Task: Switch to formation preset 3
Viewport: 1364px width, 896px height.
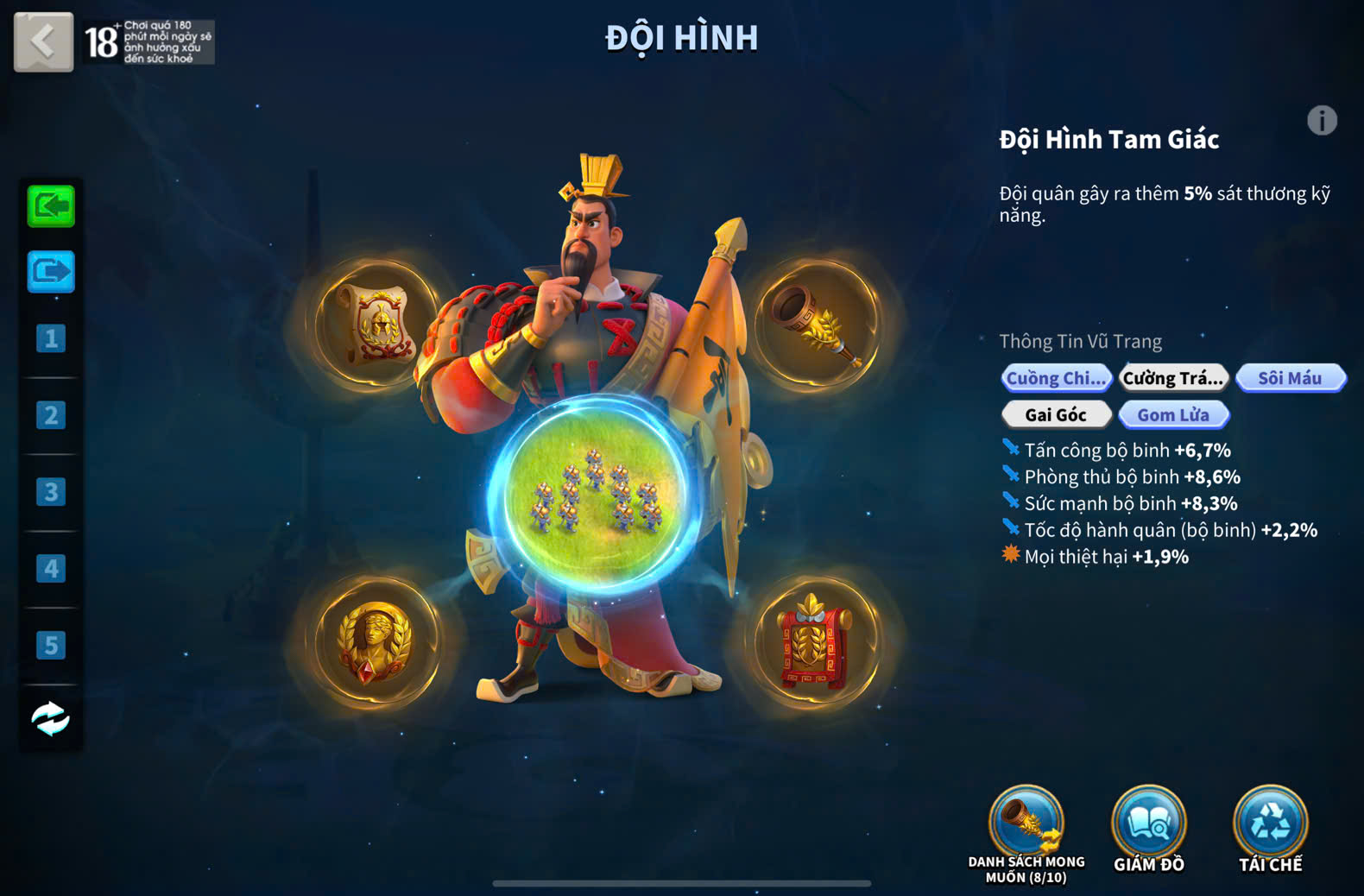Action: [x=51, y=492]
